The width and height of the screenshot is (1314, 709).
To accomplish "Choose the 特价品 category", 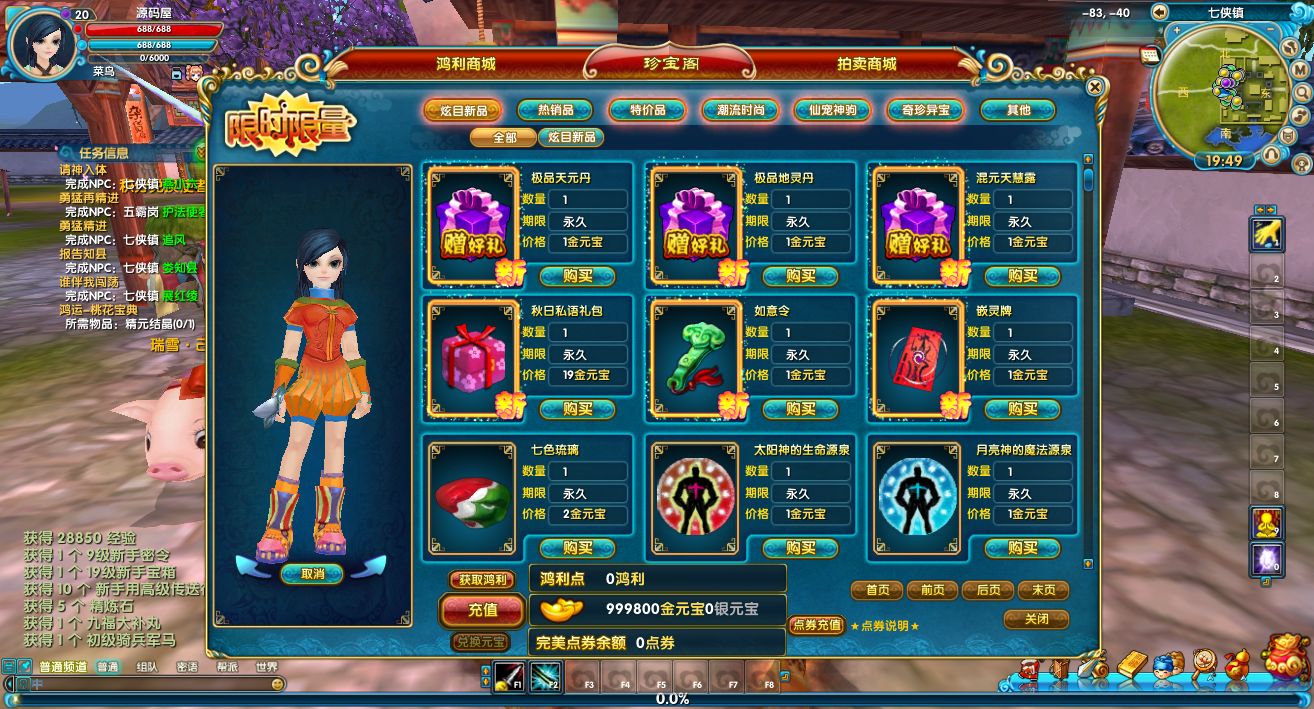I will pos(647,110).
